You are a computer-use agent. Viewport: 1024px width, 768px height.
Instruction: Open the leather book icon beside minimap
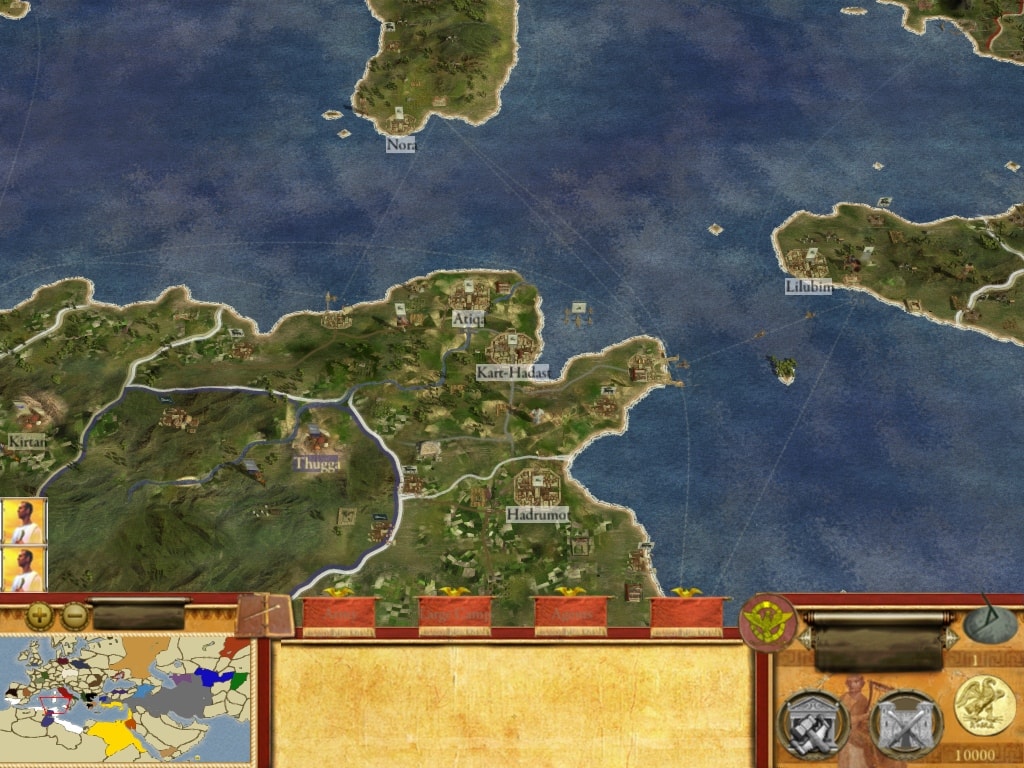pos(266,616)
